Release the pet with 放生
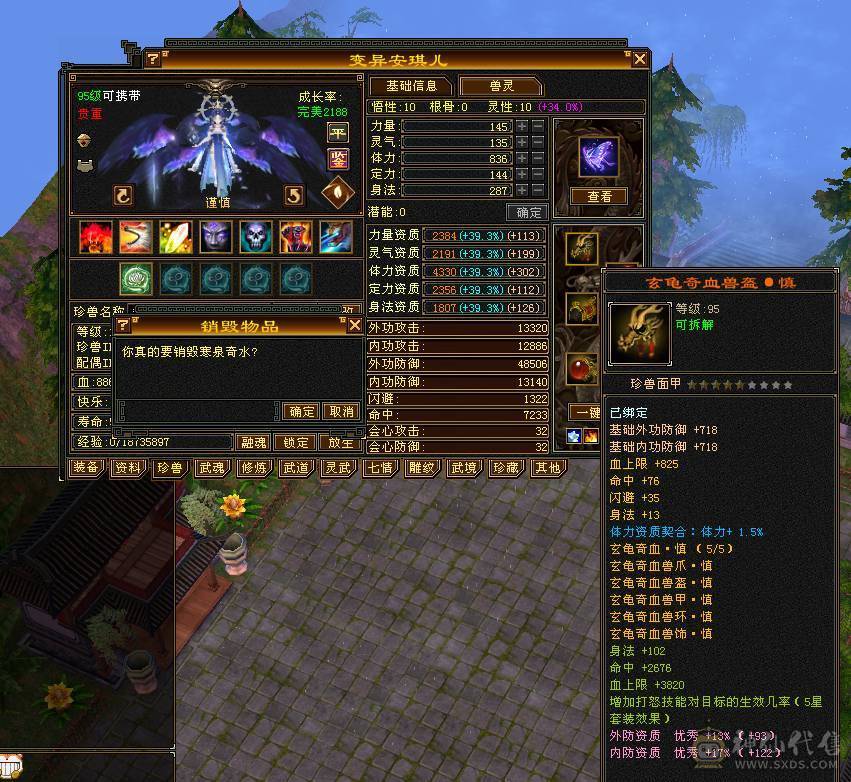851x782 pixels. pyautogui.click(x=341, y=442)
